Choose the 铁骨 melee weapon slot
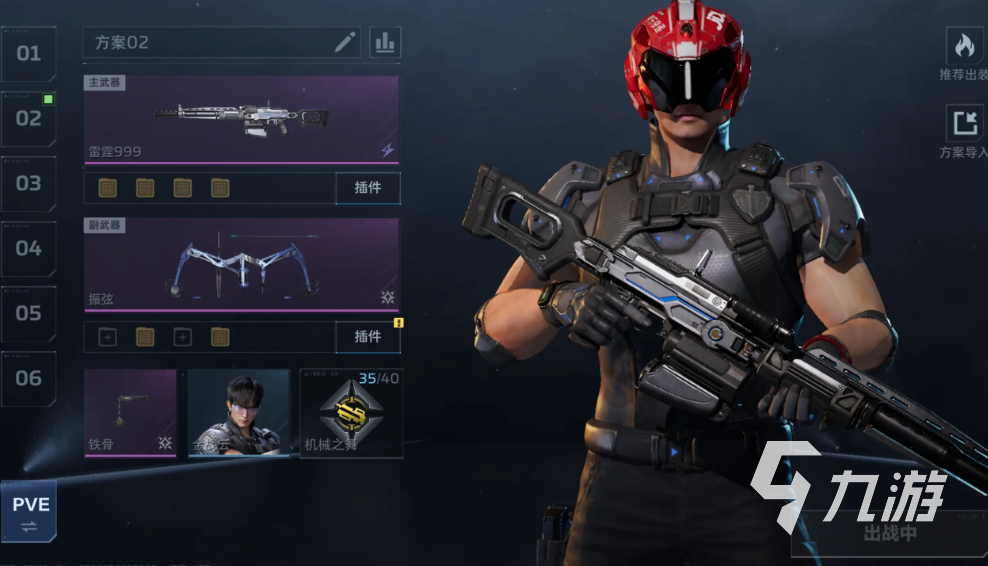The image size is (988, 566). (x=130, y=413)
